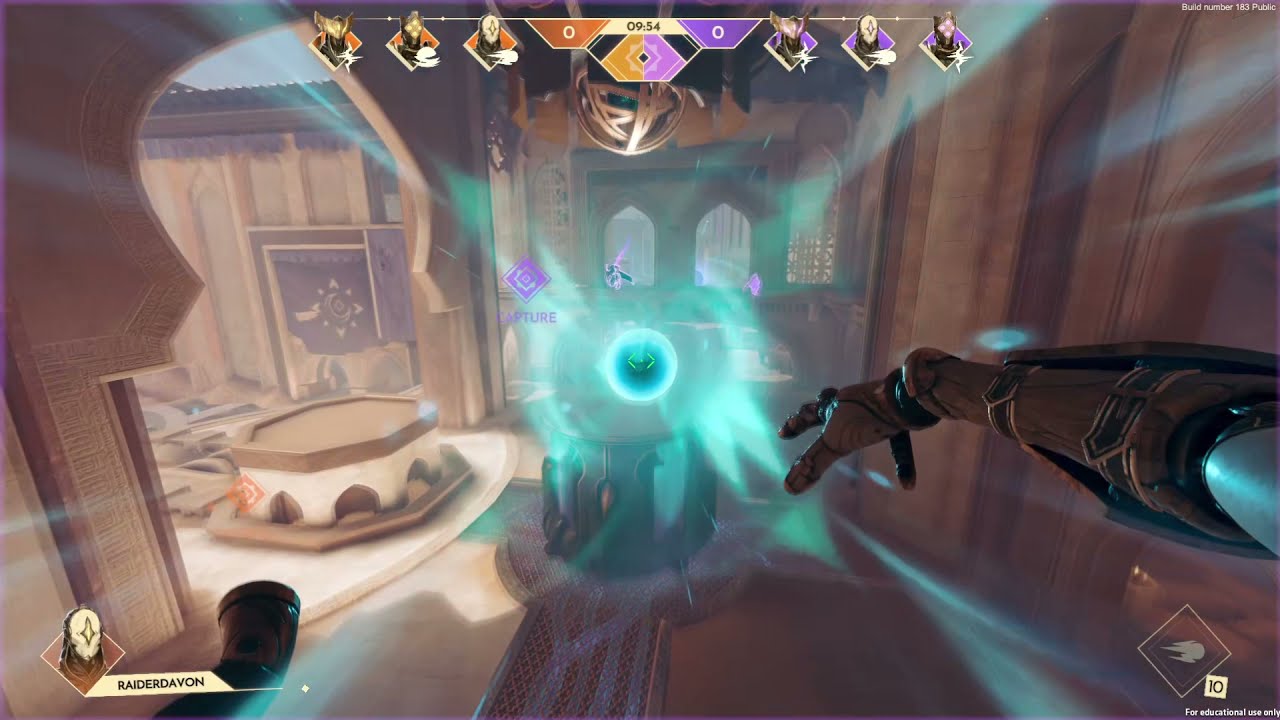Click the purple team score showing 0
Screen dimensions: 1280x720
716,31
